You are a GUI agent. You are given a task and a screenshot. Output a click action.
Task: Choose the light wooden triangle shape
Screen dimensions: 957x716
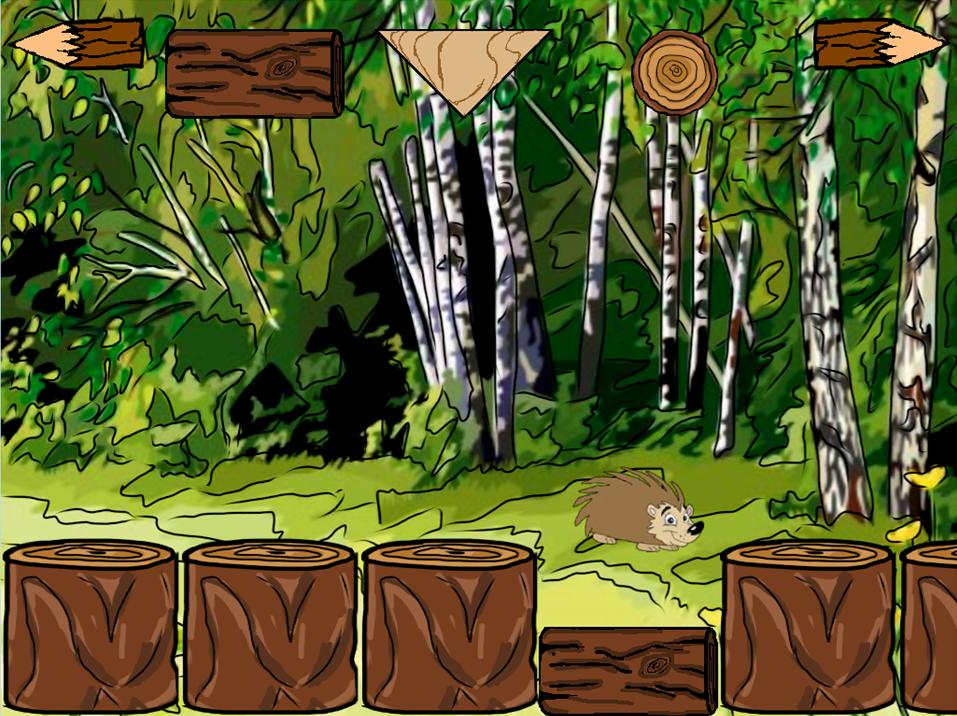point(464,62)
